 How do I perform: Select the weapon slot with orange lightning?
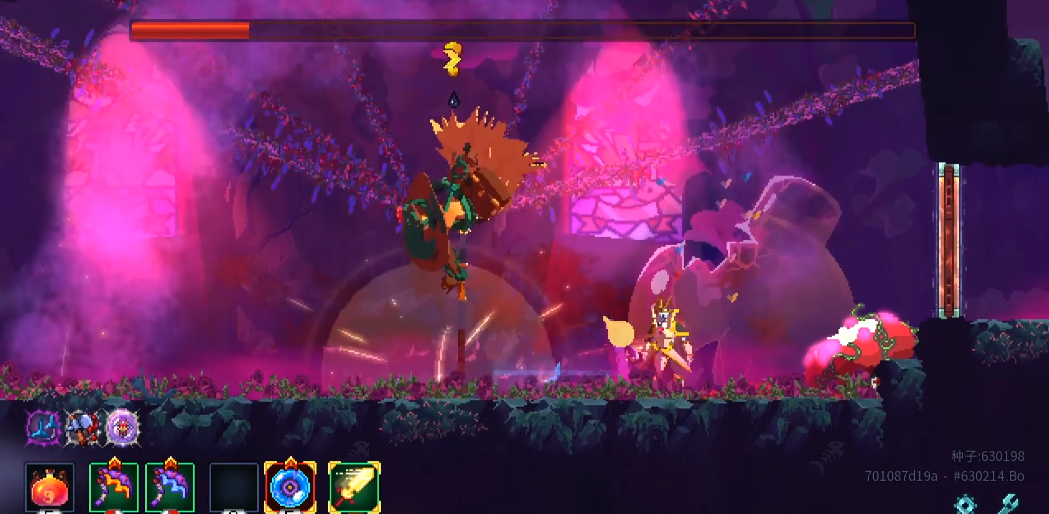pyautogui.click(x=113, y=487)
